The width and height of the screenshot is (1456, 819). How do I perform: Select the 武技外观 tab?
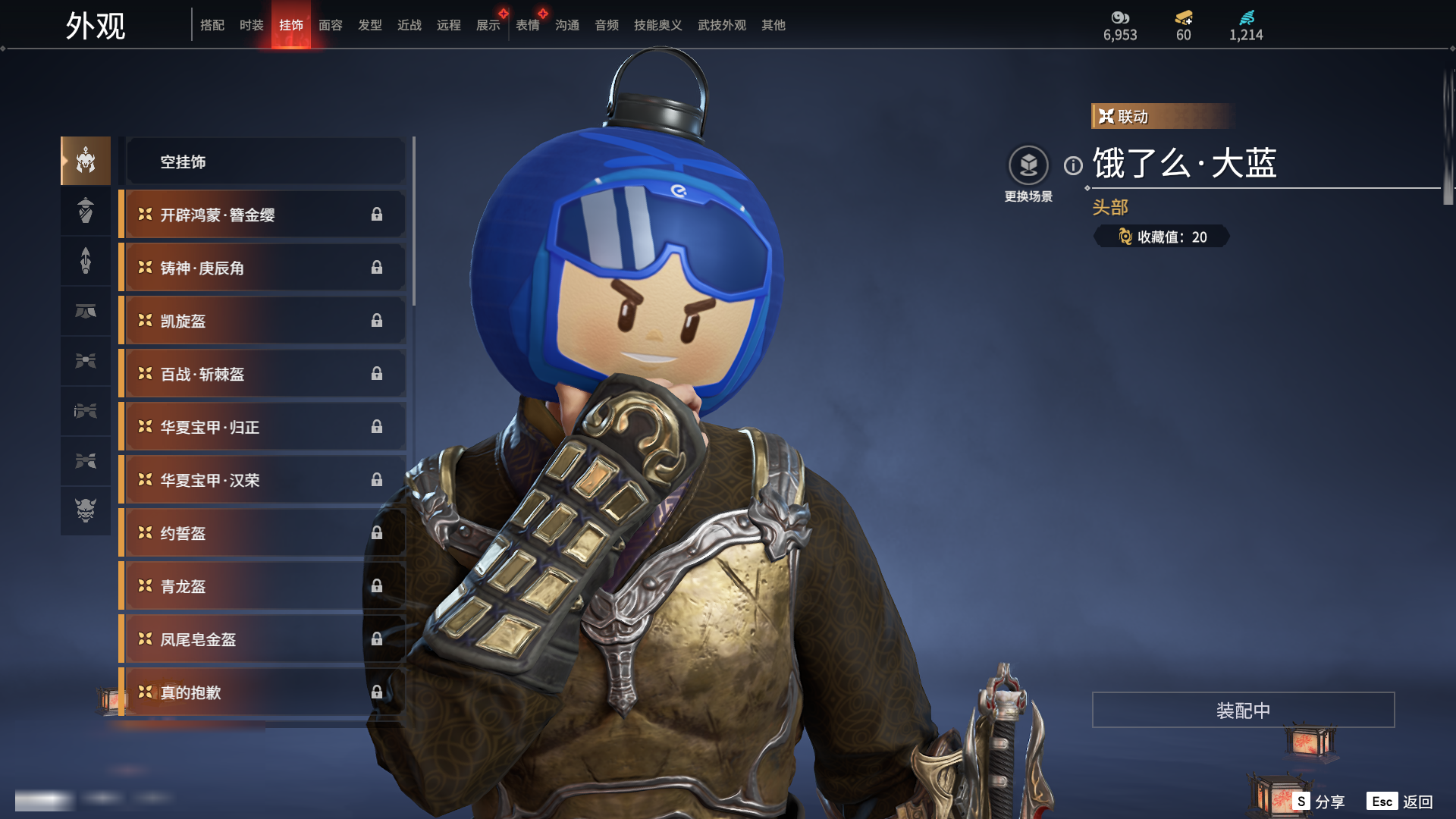pos(721,25)
